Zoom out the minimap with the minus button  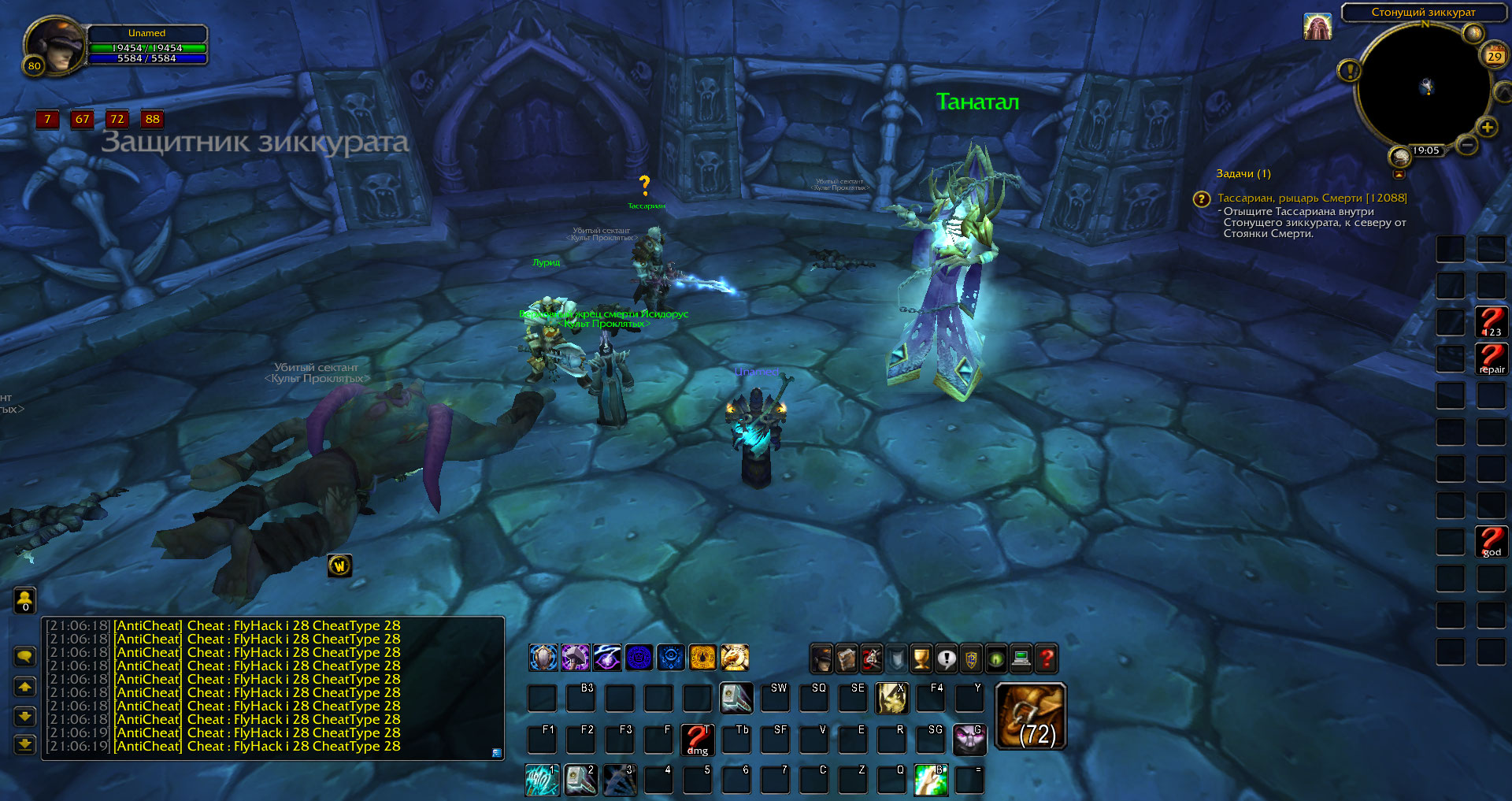click(x=1466, y=144)
